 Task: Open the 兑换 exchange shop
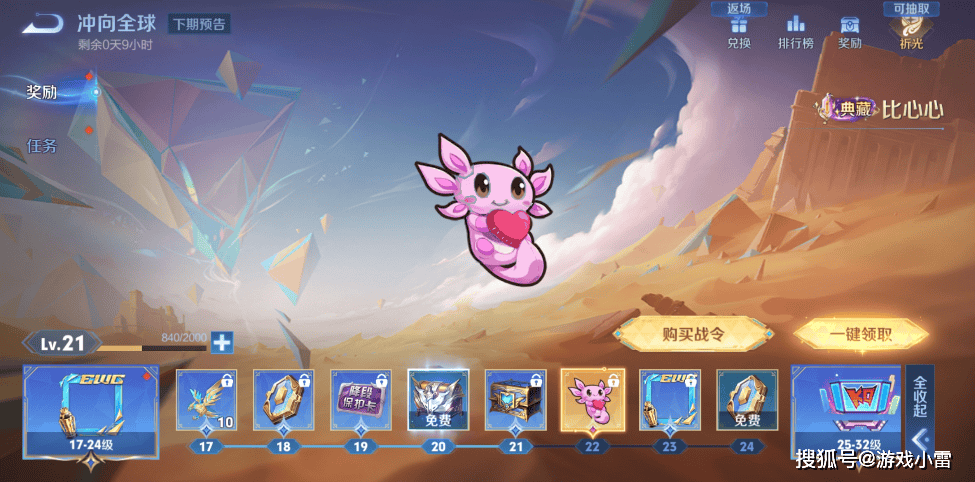coord(739,31)
